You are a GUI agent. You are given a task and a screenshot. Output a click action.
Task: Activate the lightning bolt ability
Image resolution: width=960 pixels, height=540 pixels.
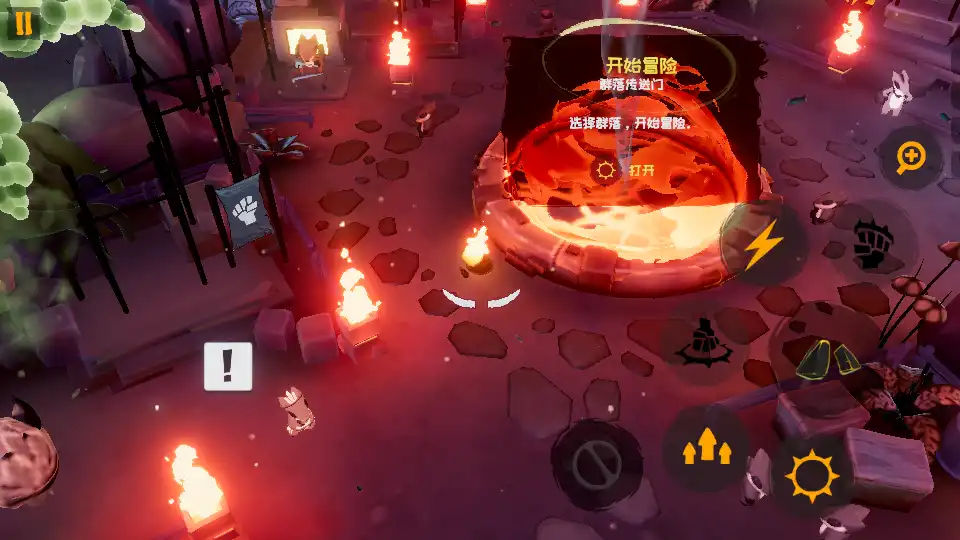click(764, 243)
